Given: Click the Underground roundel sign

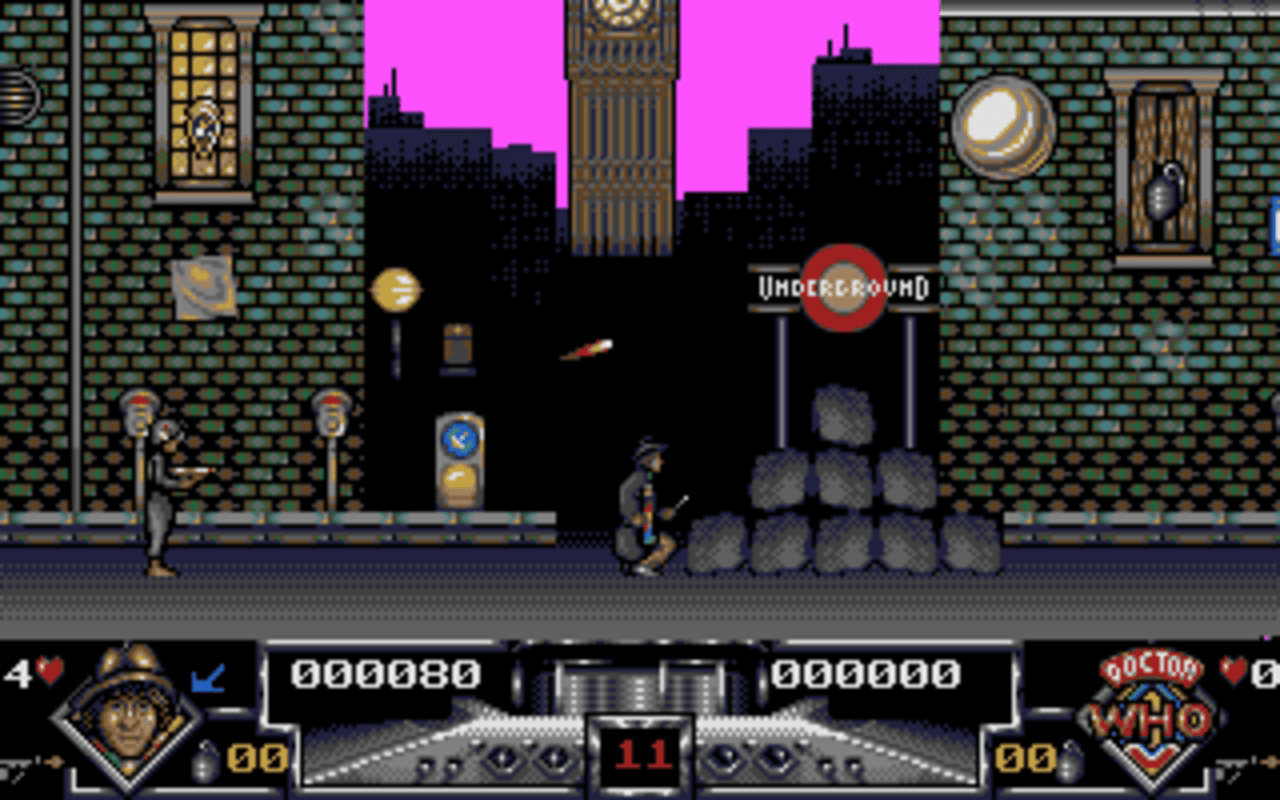Looking at the screenshot, I should tap(843, 288).
